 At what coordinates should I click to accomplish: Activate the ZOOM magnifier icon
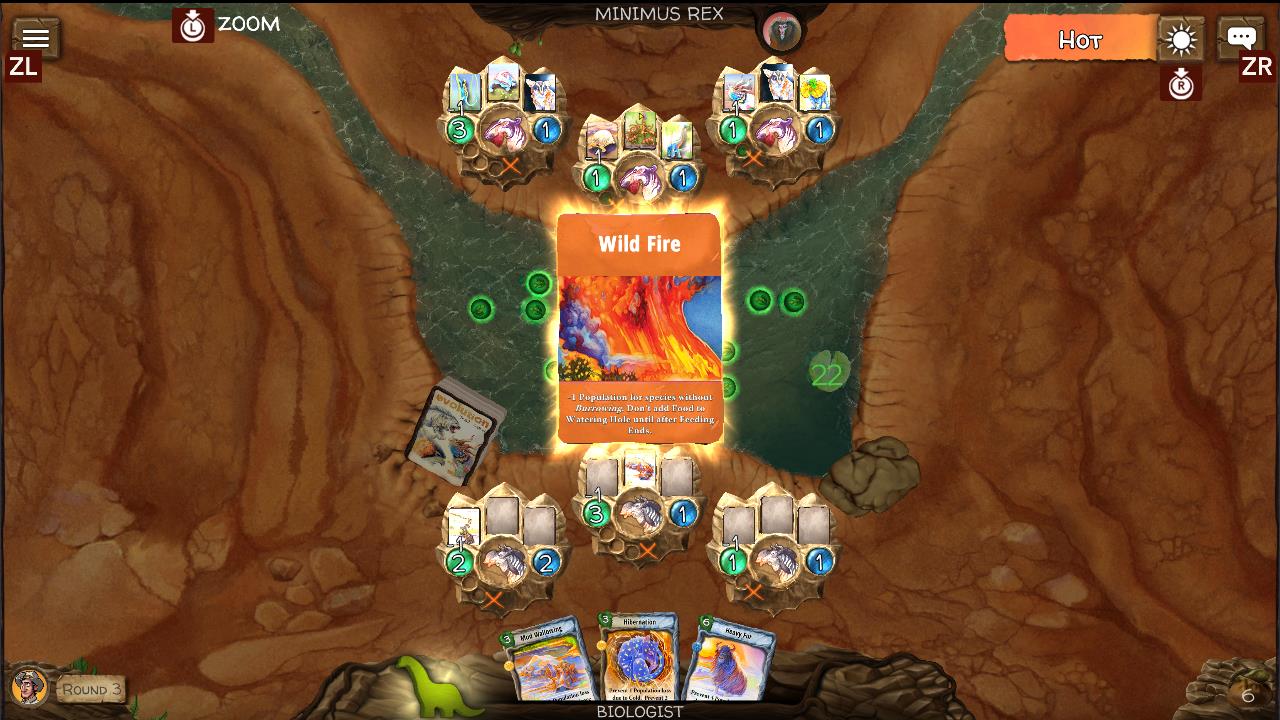coord(193,25)
